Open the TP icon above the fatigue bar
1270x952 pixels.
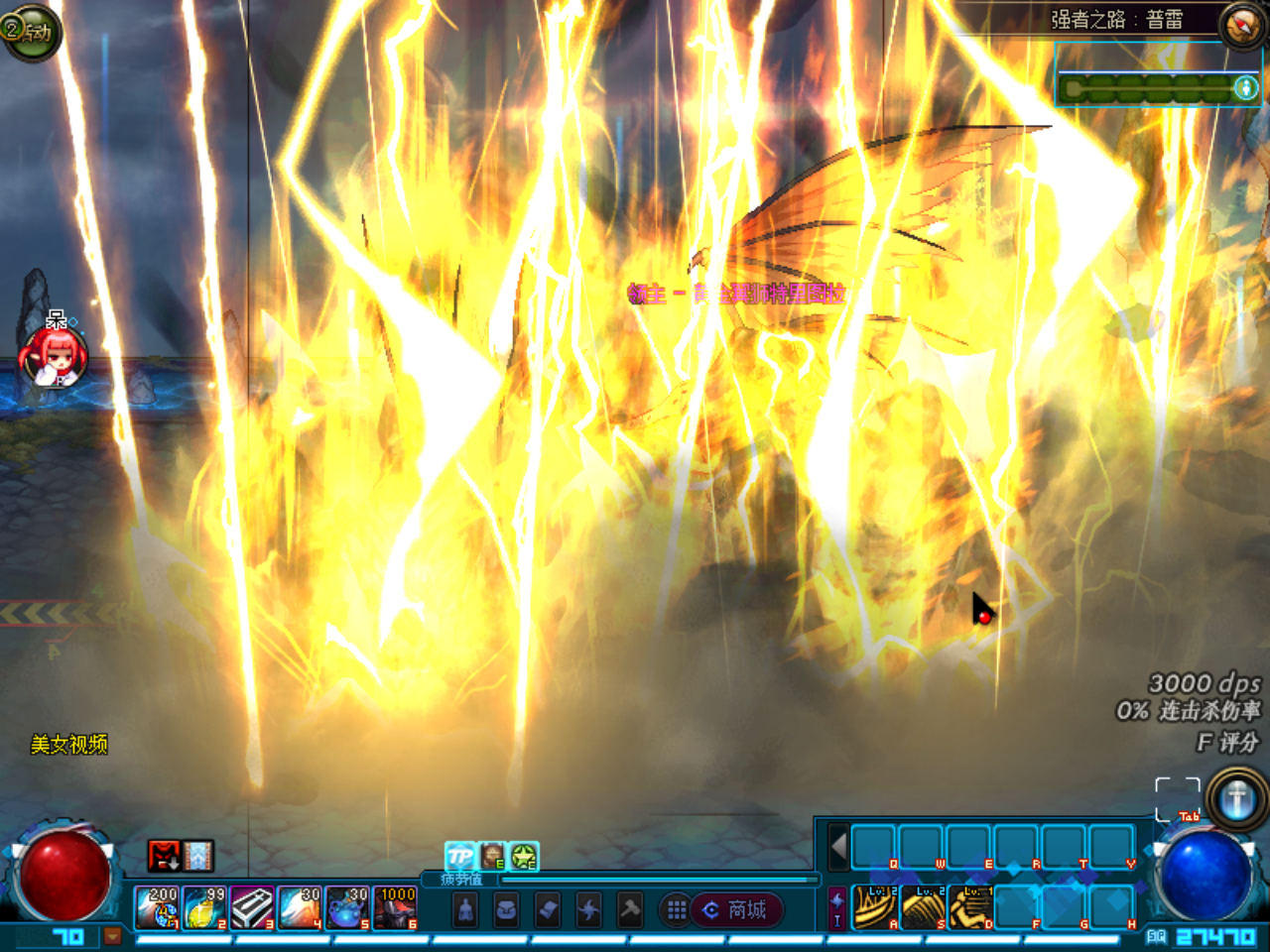[460, 856]
